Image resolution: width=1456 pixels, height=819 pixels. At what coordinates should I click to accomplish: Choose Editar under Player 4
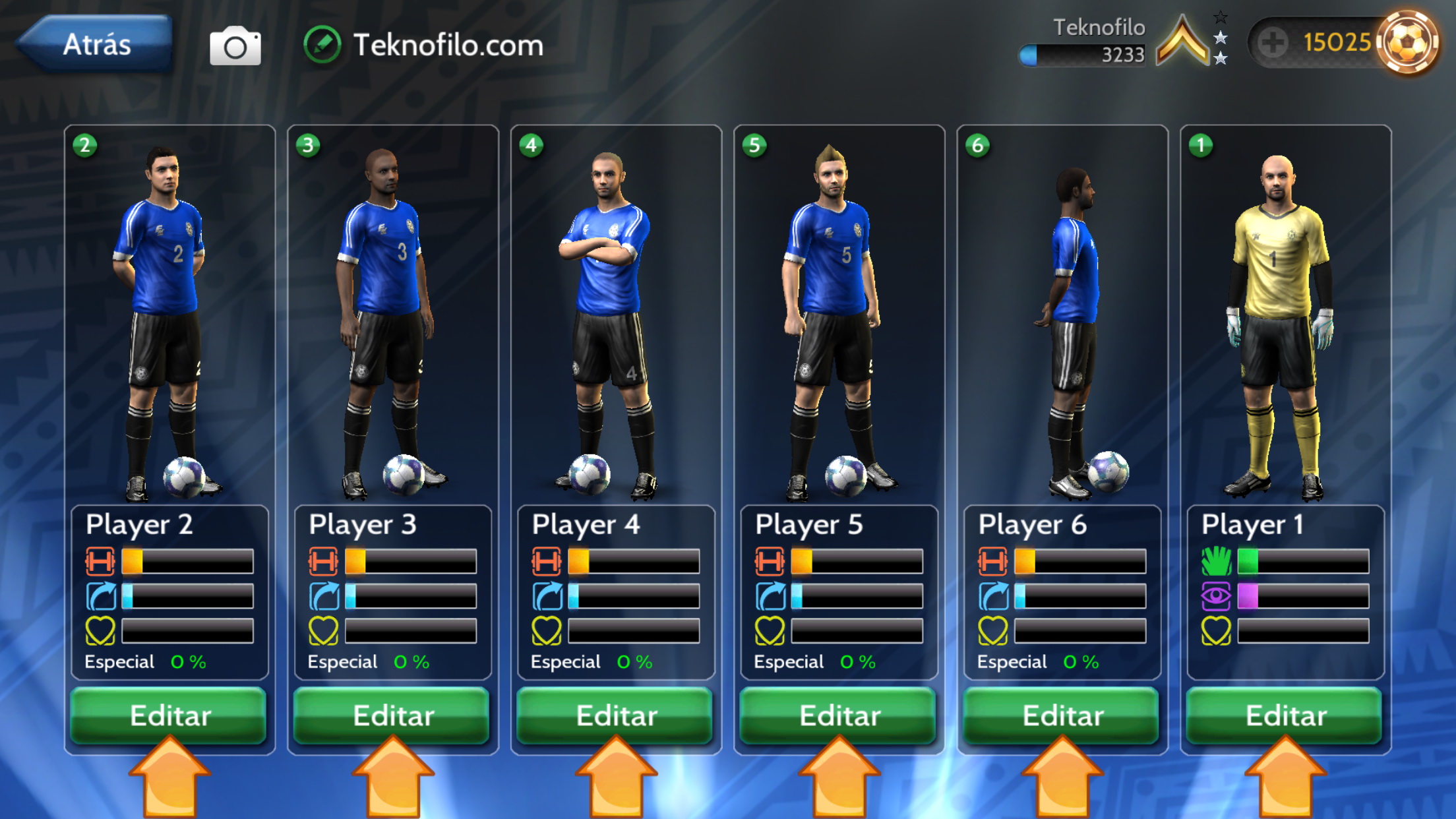(x=616, y=715)
